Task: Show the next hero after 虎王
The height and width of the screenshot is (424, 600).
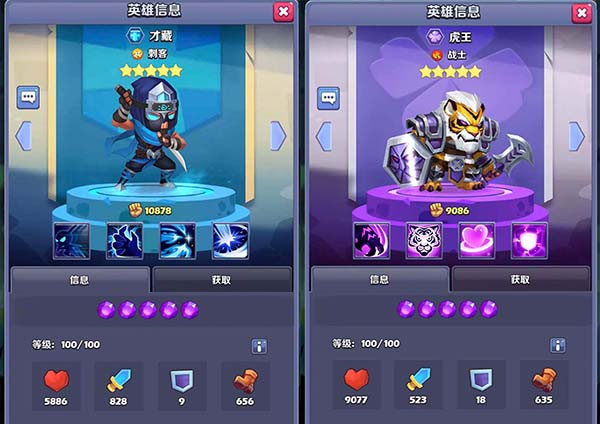Action: [x=577, y=135]
